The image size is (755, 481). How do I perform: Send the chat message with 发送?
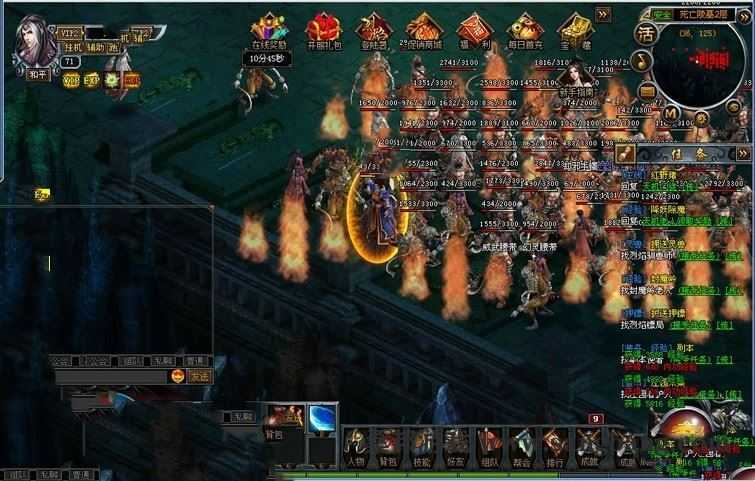click(x=196, y=376)
